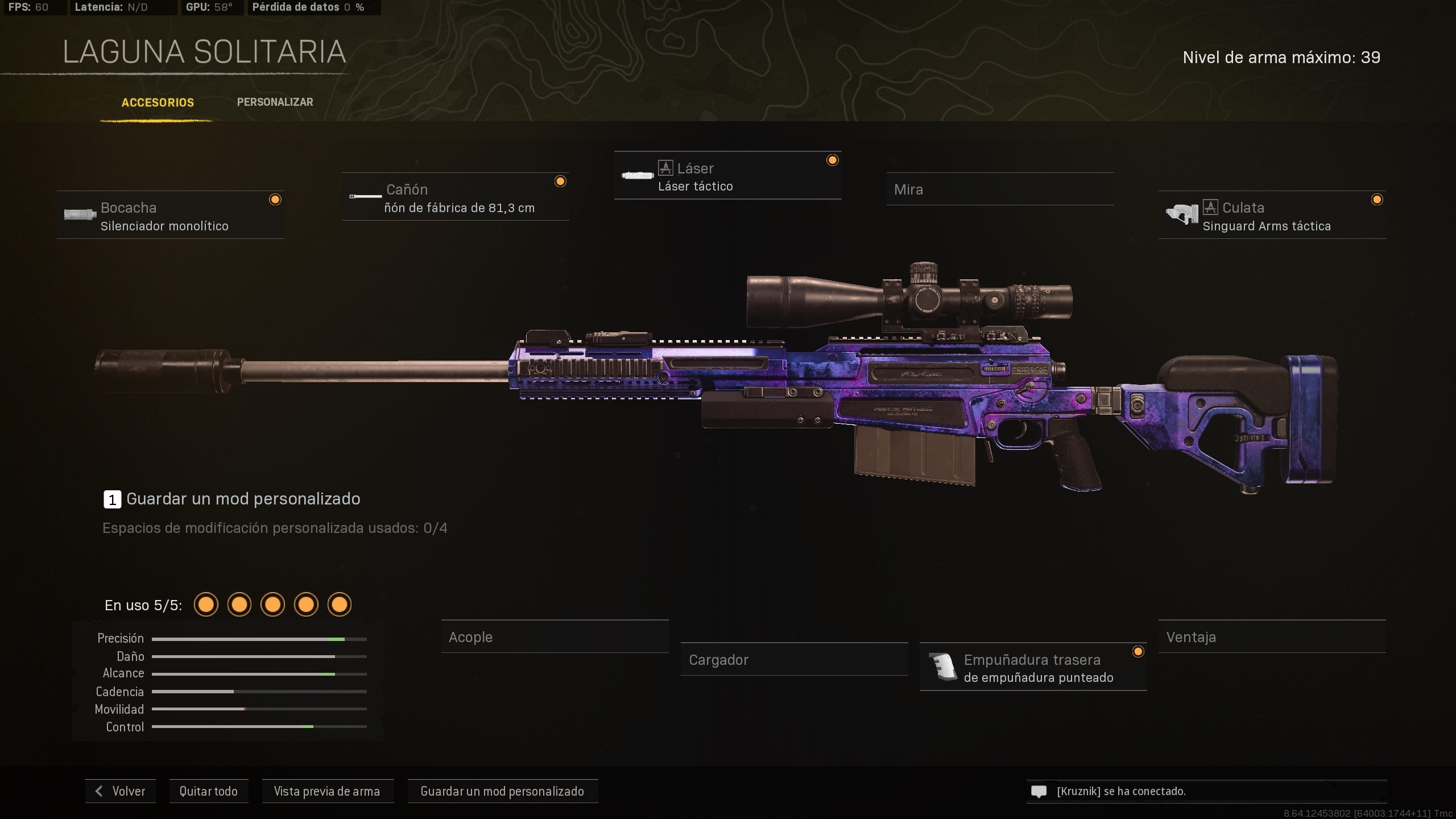Toggle the orange indicator on Láser slot
This screenshot has width=1456, height=819.
coord(833,160)
